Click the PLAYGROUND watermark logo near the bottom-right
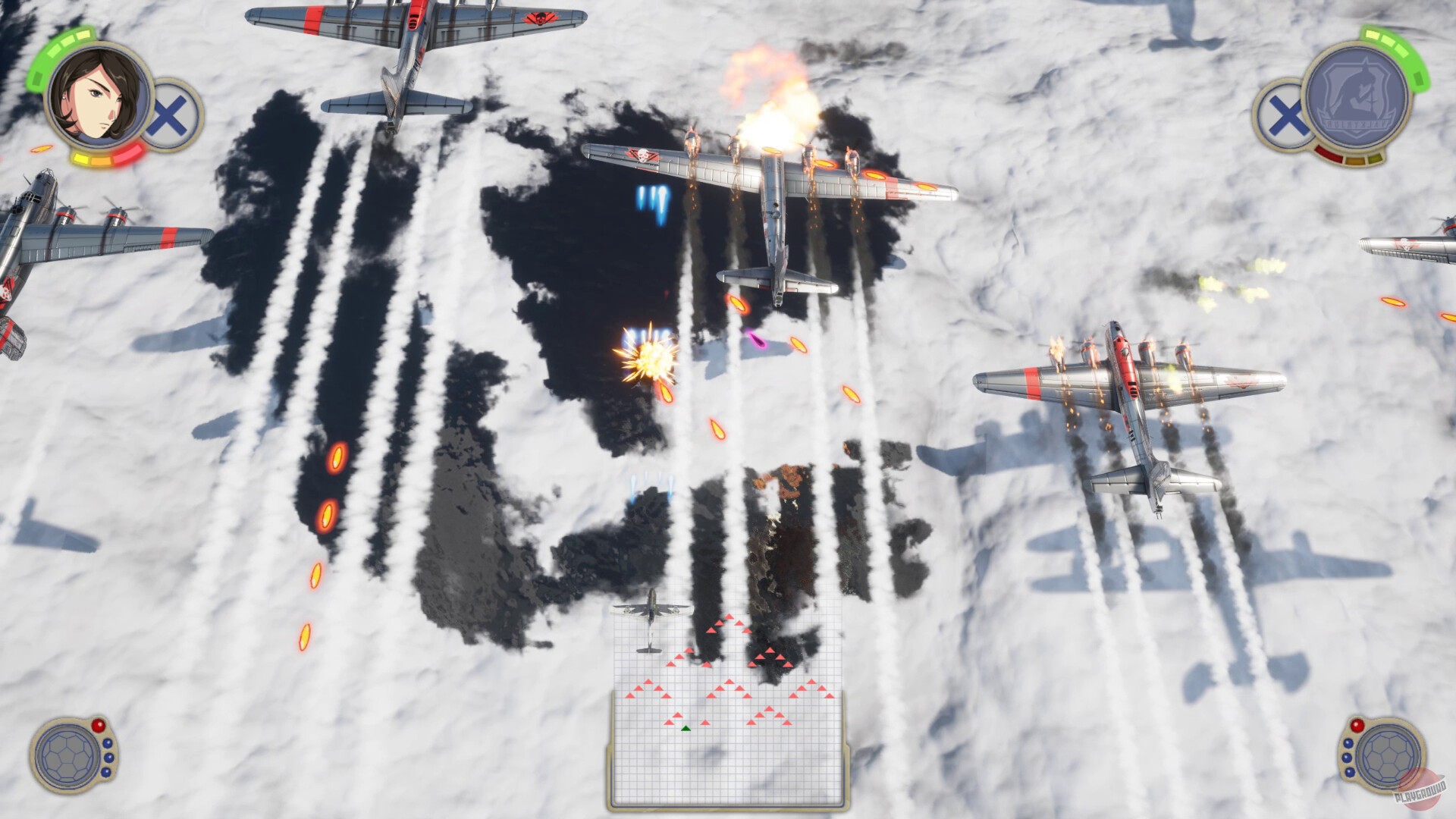The width and height of the screenshot is (1456, 819). click(1420, 791)
